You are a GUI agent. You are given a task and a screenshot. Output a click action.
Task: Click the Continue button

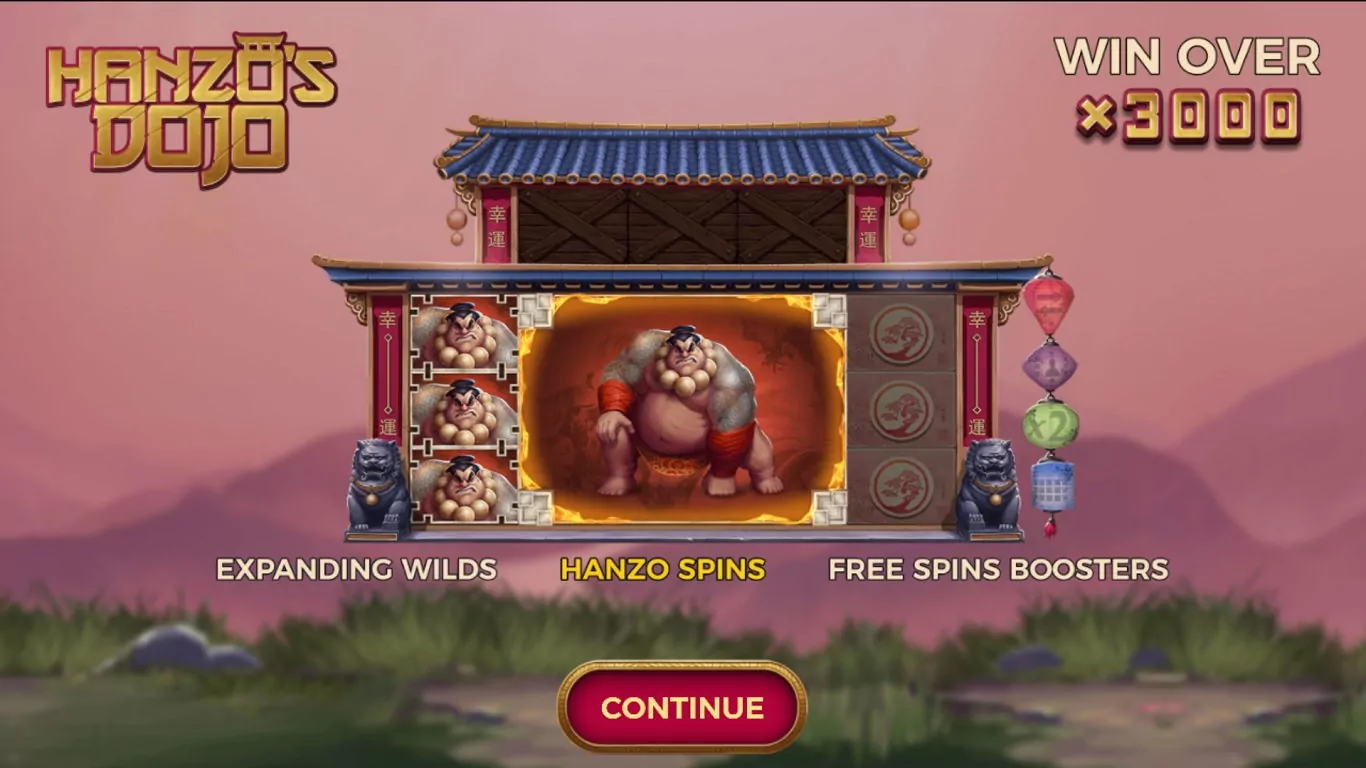682,707
